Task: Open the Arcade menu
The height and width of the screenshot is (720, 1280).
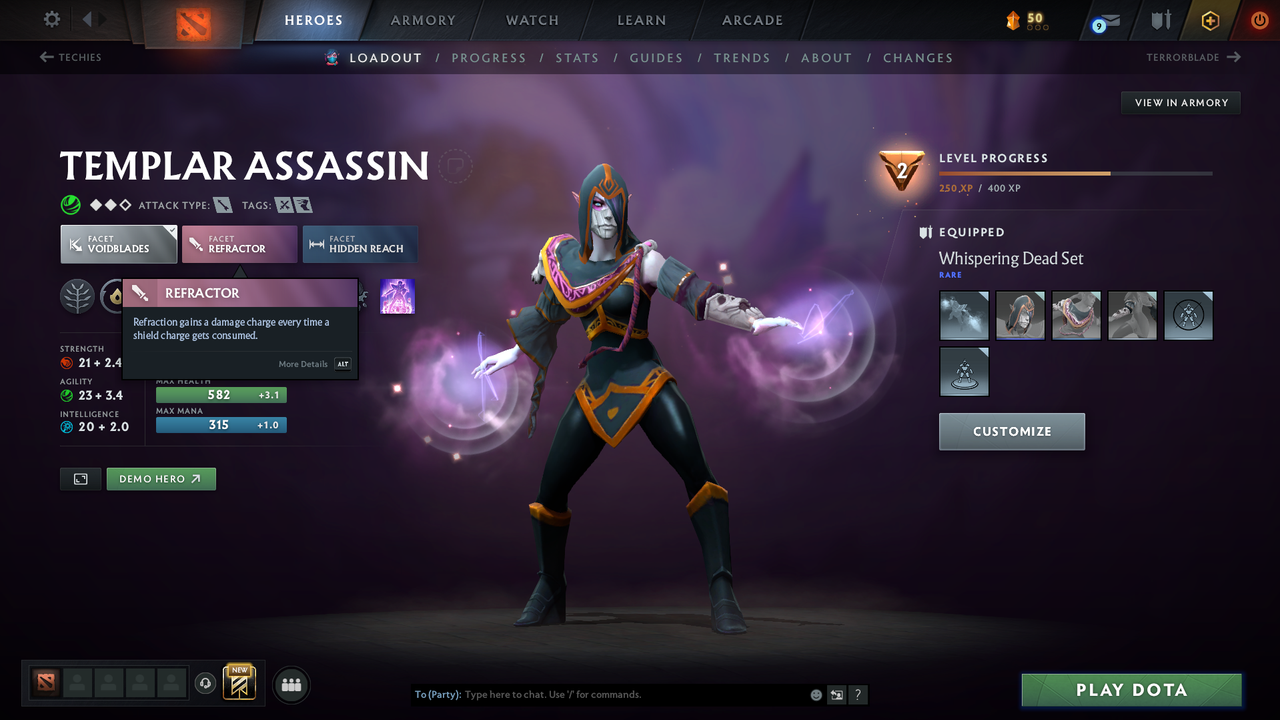Action: coord(751,20)
